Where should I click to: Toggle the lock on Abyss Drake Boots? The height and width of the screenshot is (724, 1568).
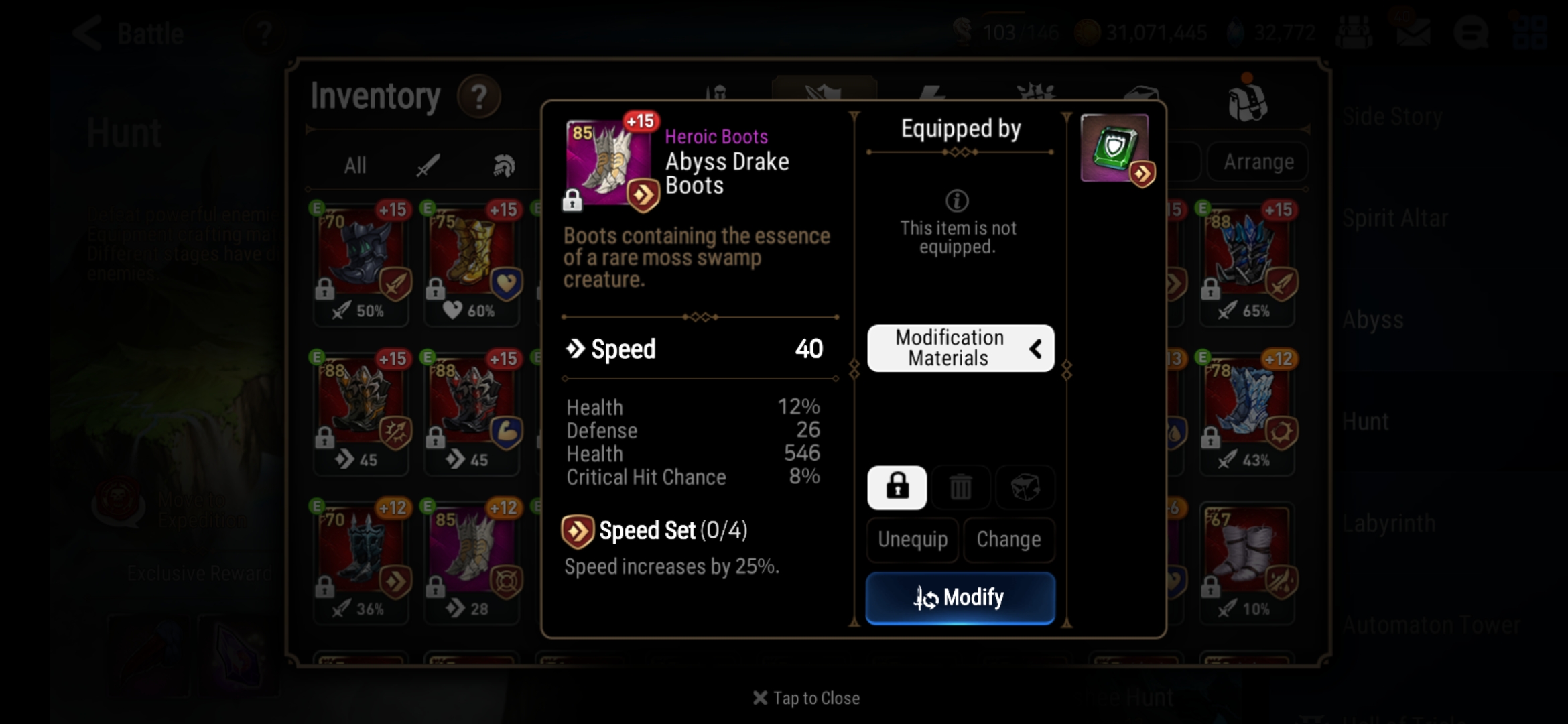tap(897, 487)
